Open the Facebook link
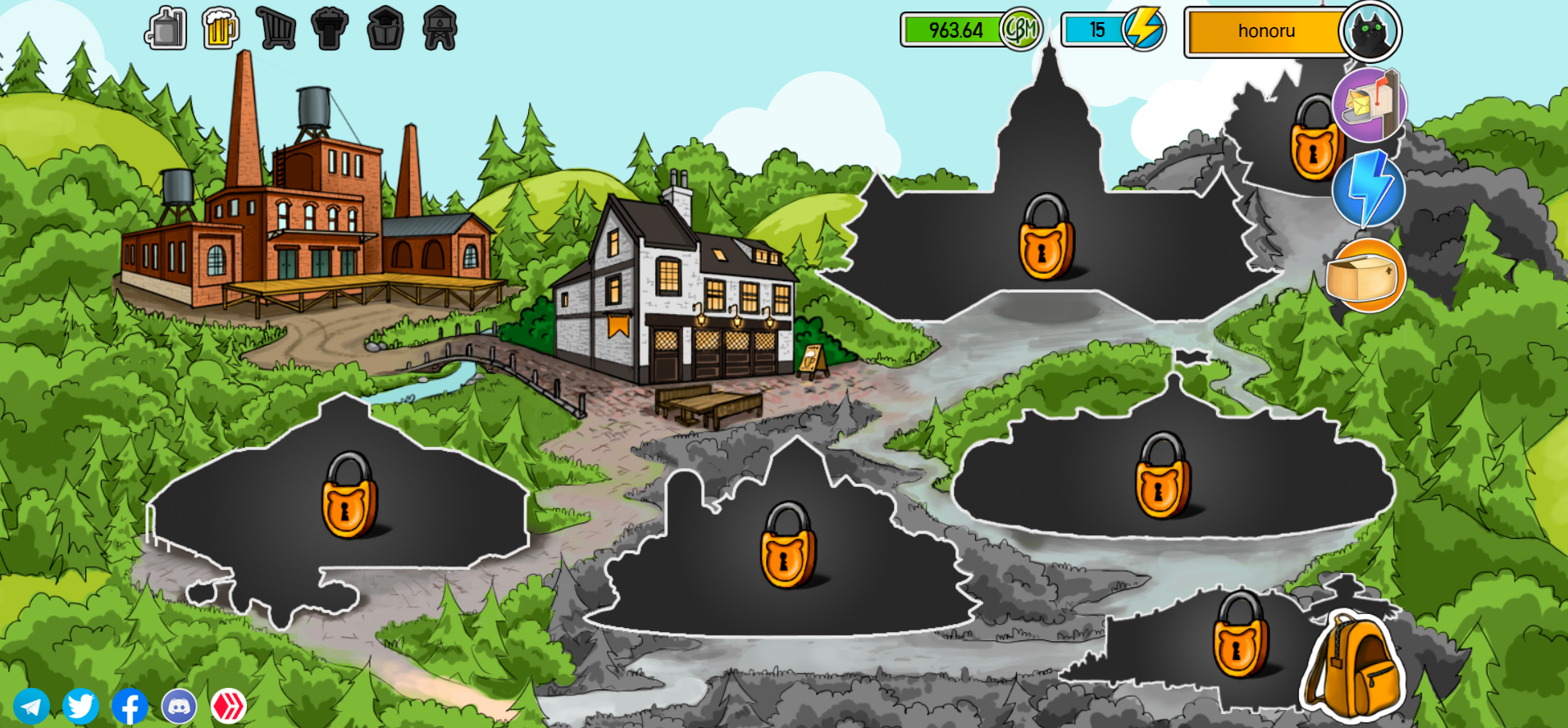This screenshot has width=1568, height=728. [x=130, y=706]
